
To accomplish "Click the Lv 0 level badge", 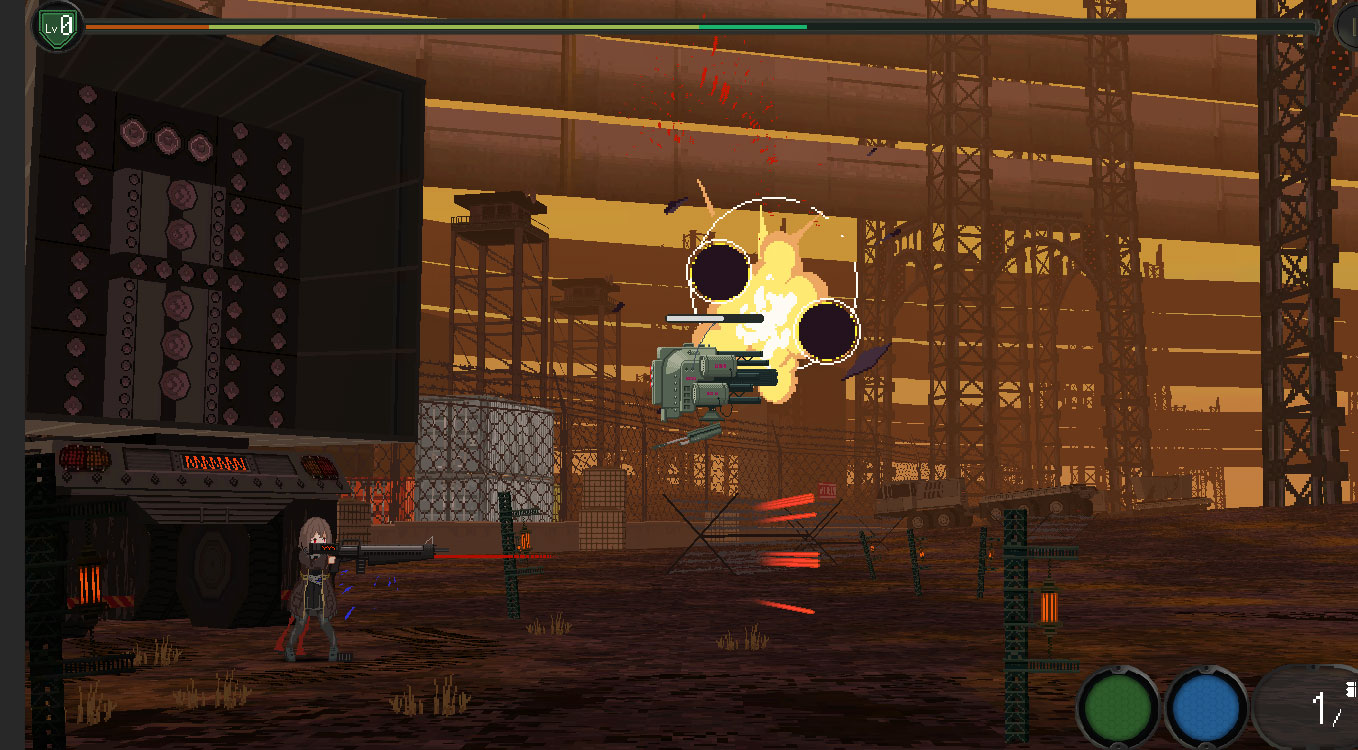I will pos(59,27).
